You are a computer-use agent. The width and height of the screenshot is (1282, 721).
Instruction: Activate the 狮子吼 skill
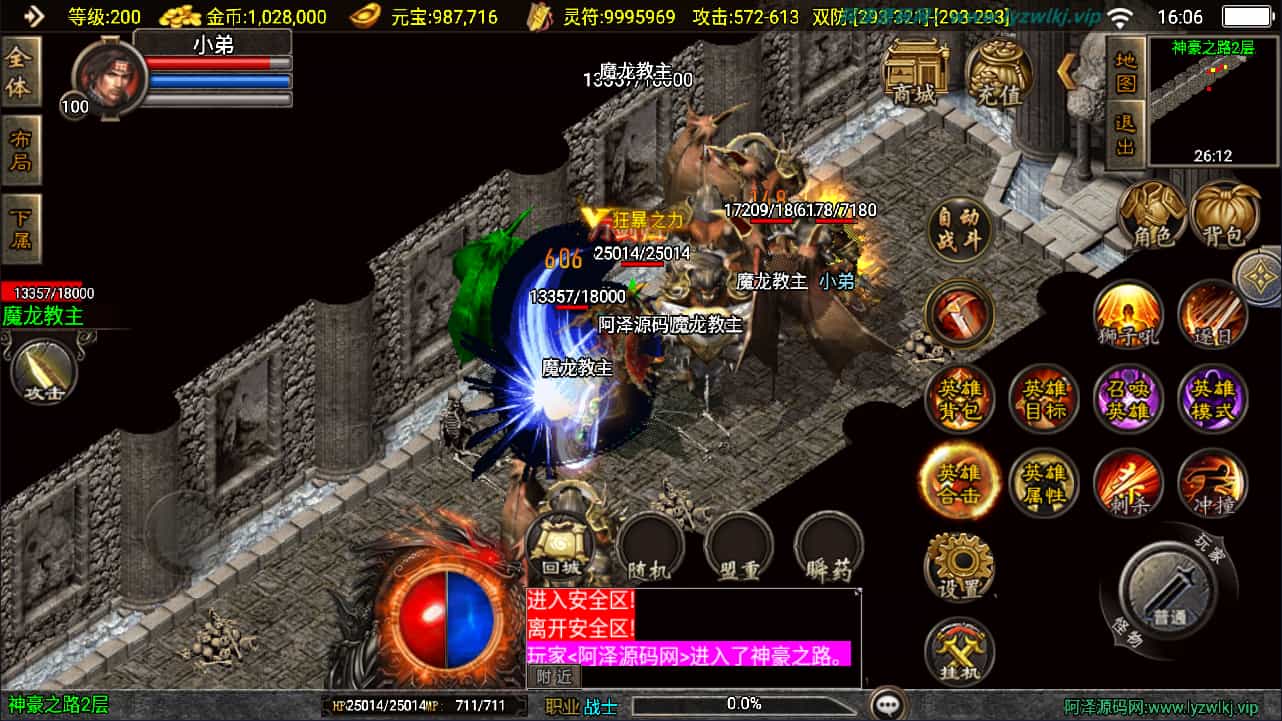1128,314
